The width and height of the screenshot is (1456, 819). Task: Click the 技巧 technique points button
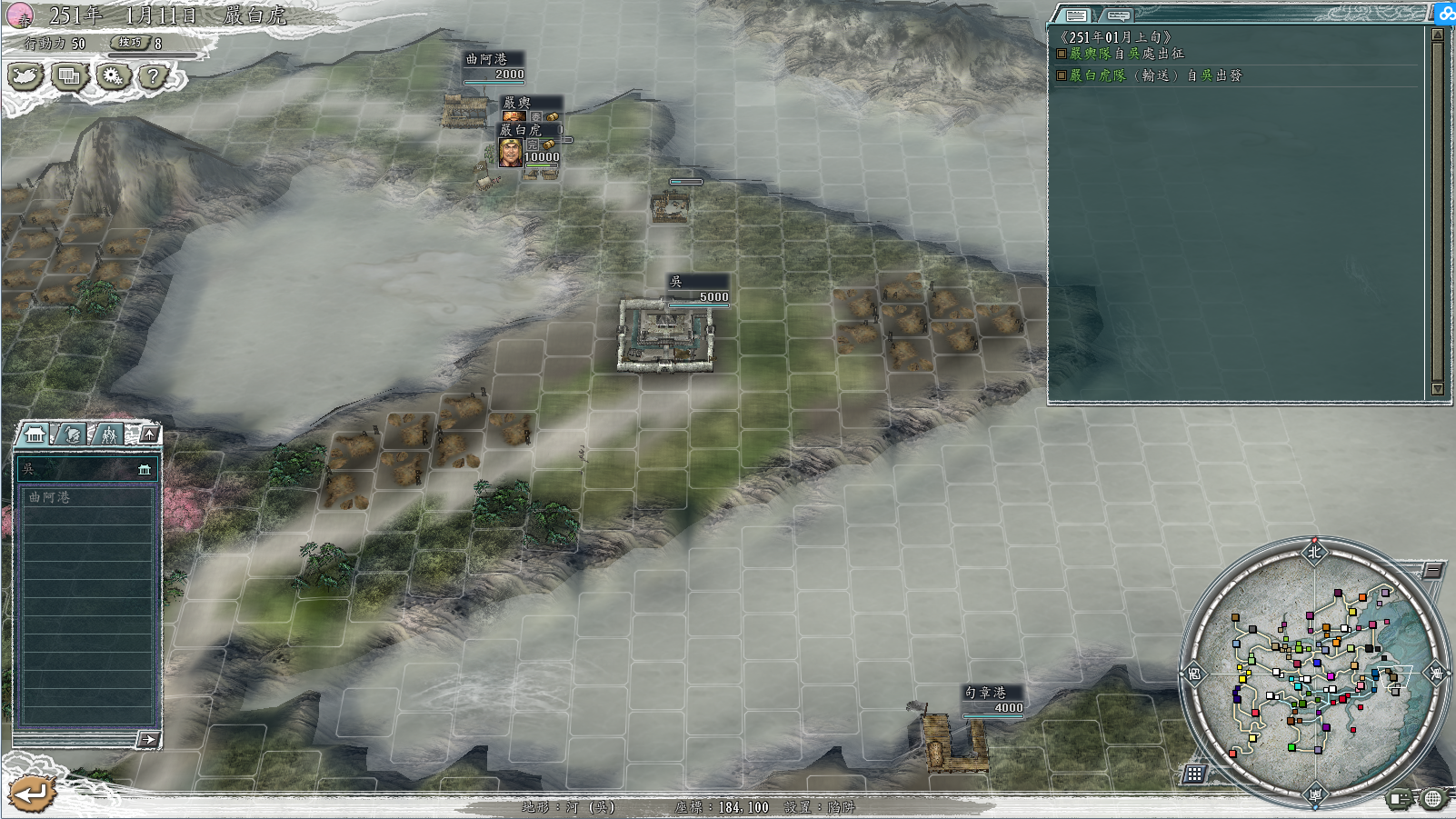(x=131, y=43)
